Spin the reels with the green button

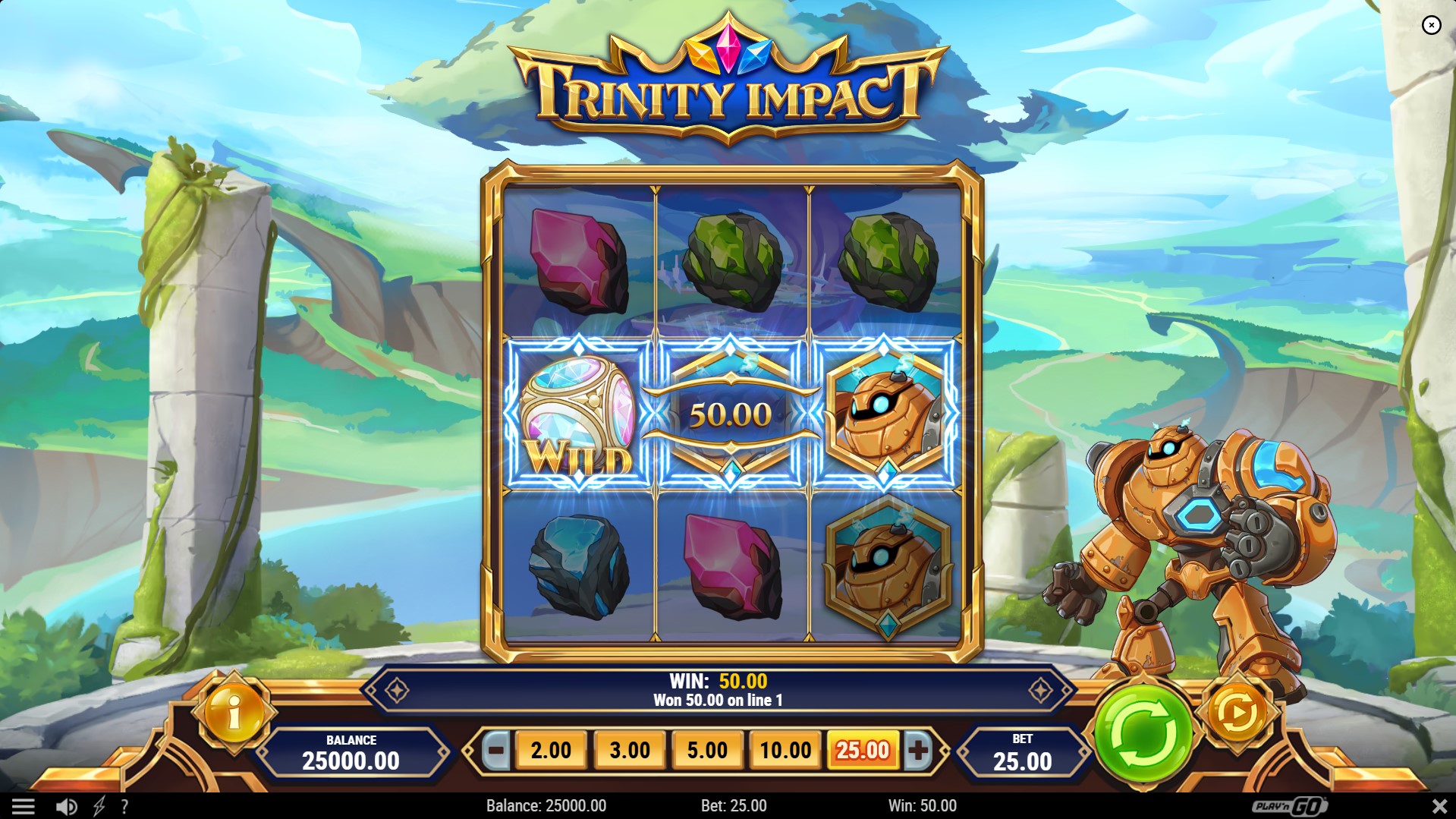coord(1143,732)
